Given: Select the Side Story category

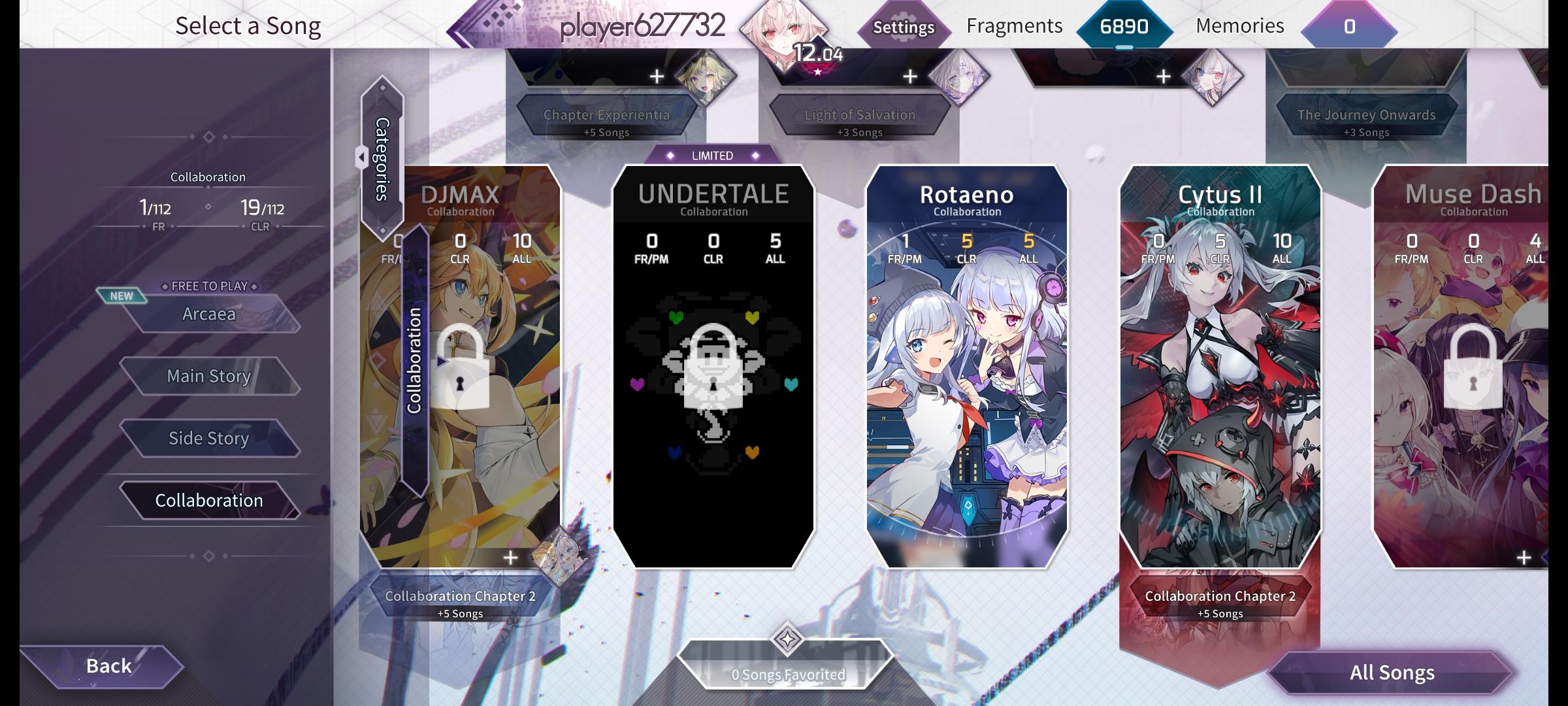Looking at the screenshot, I should coord(209,438).
